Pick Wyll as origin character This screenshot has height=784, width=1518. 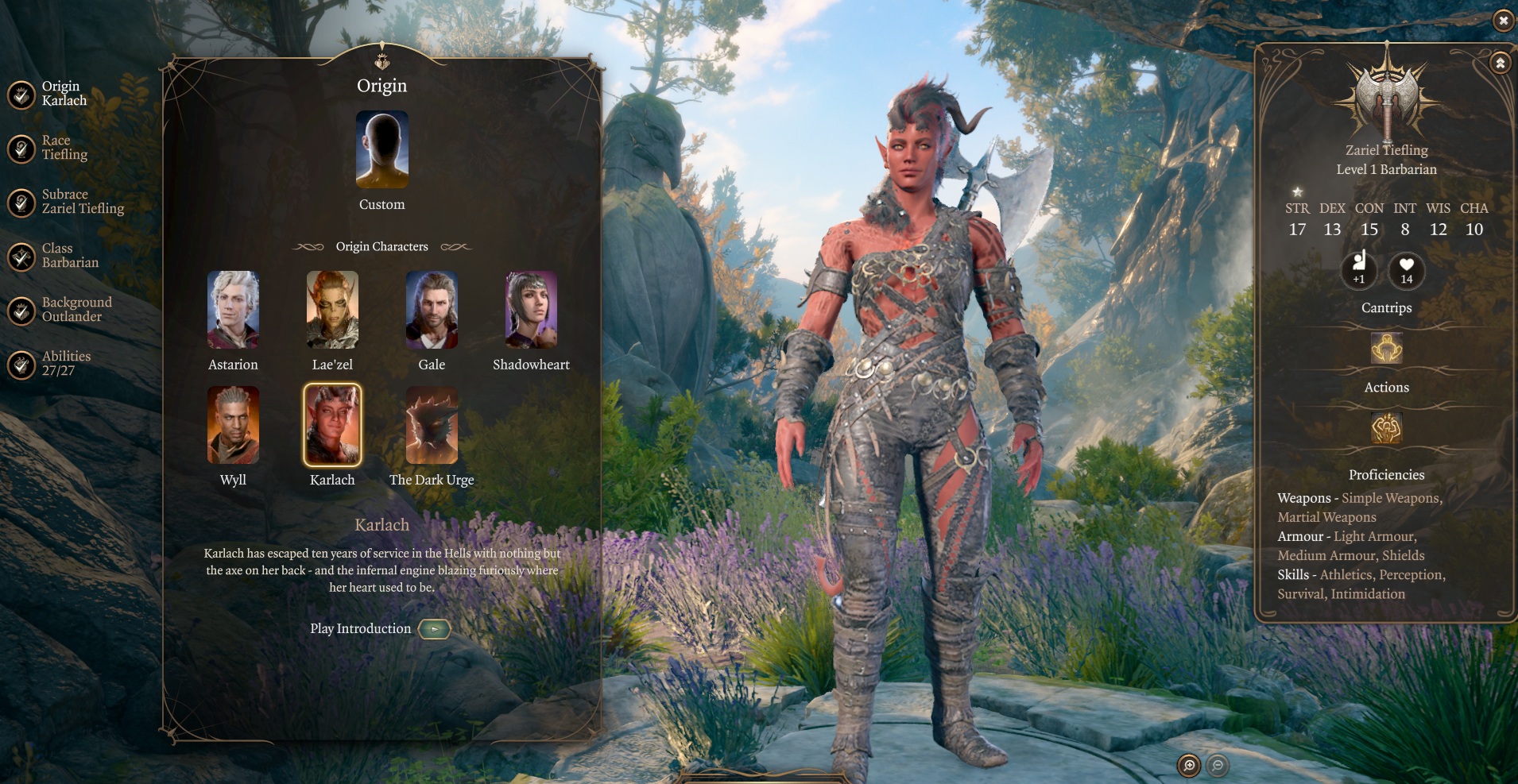[x=233, y=425]
